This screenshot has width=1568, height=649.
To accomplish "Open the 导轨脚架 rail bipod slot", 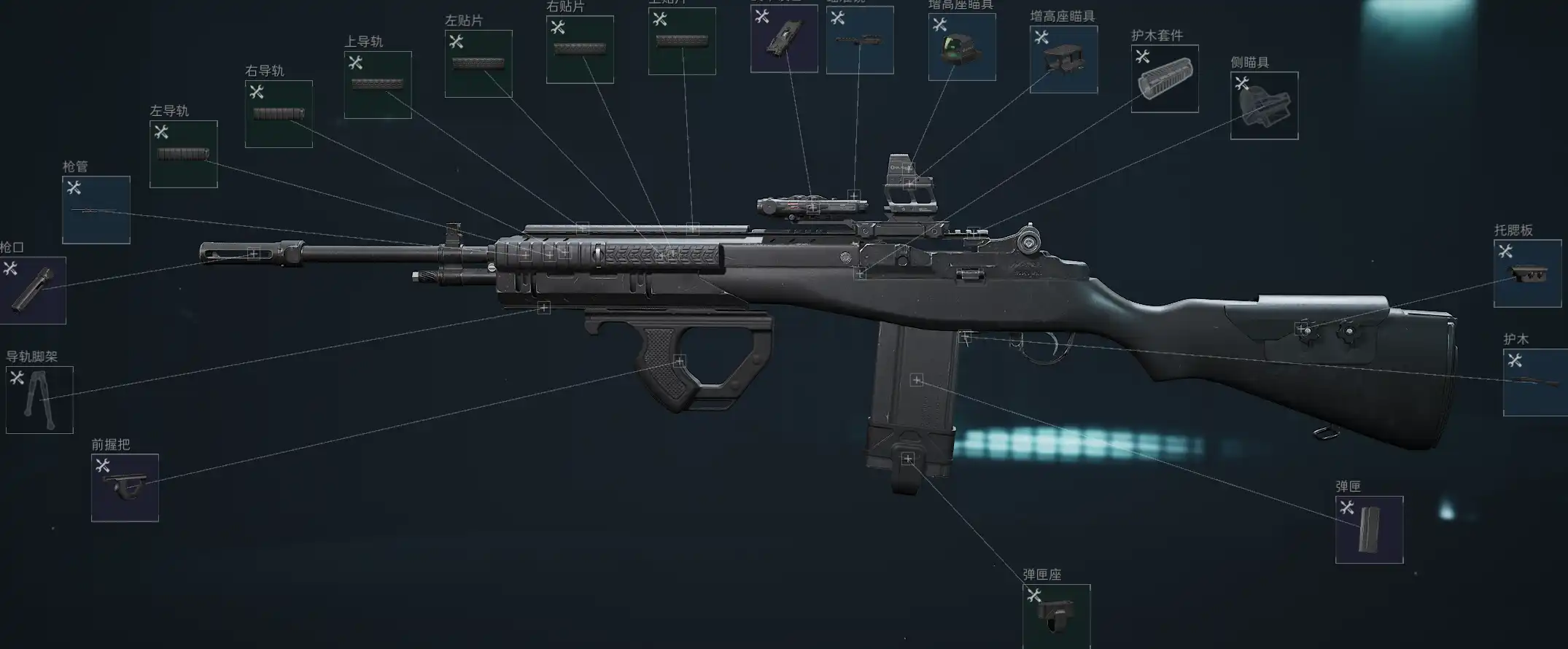I will coord(39,400).
